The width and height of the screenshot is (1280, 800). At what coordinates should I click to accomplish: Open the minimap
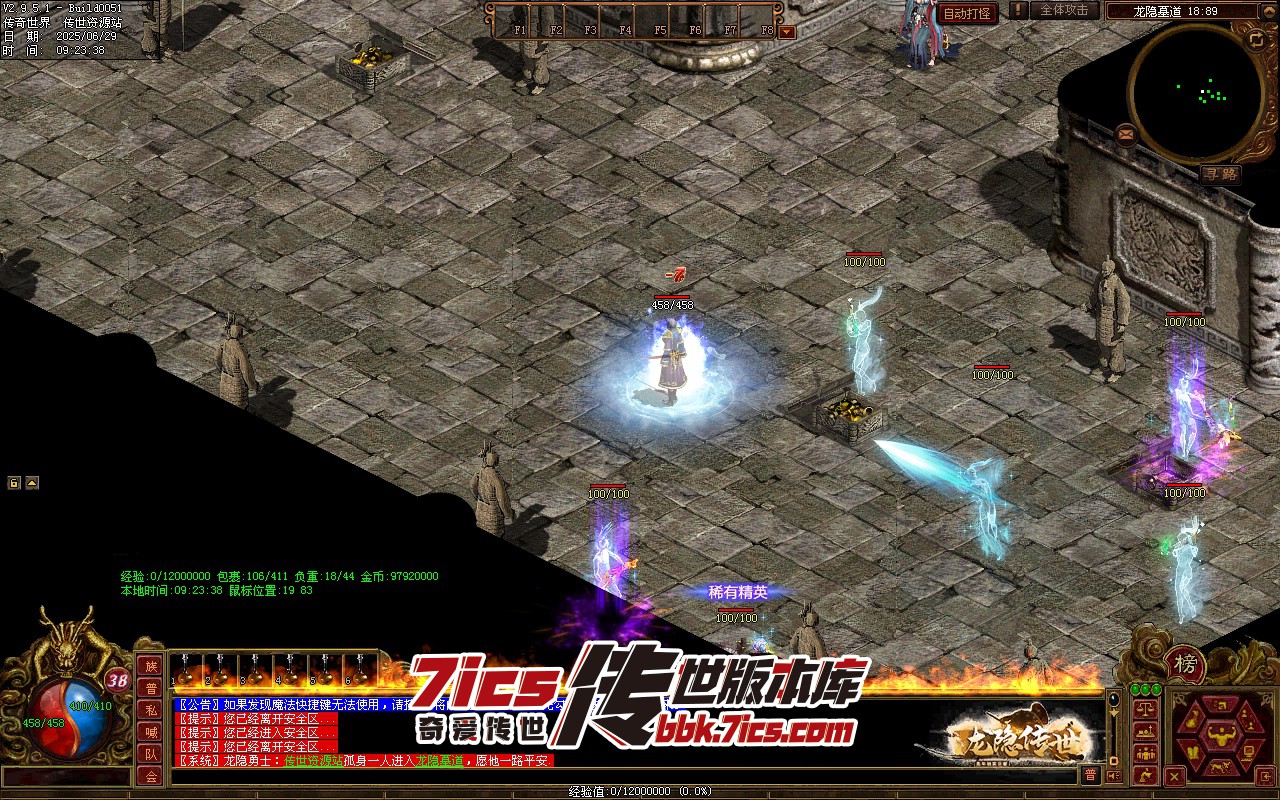point(1196,93)
